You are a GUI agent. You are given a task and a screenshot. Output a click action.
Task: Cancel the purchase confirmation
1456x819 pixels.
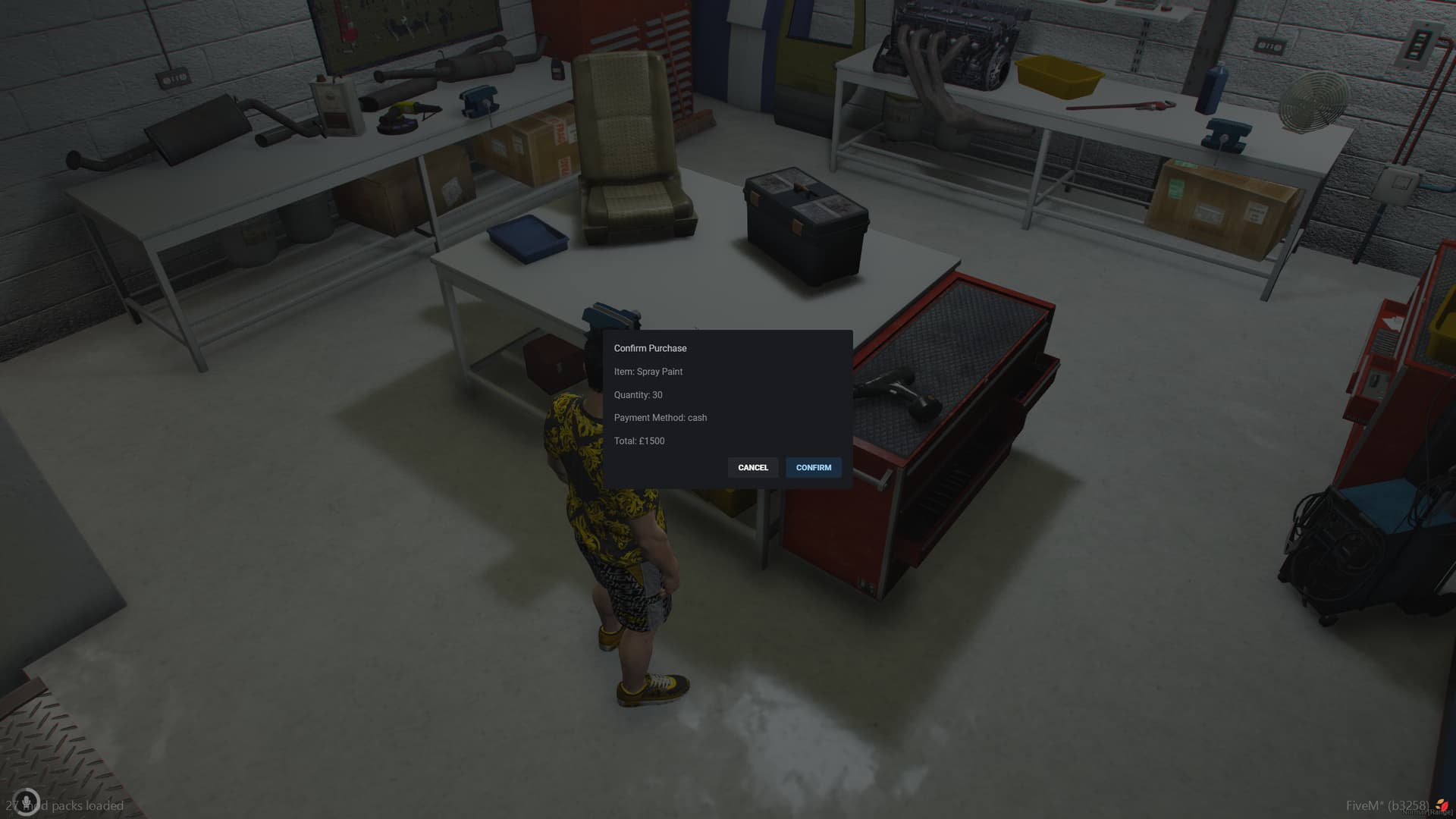753,468
